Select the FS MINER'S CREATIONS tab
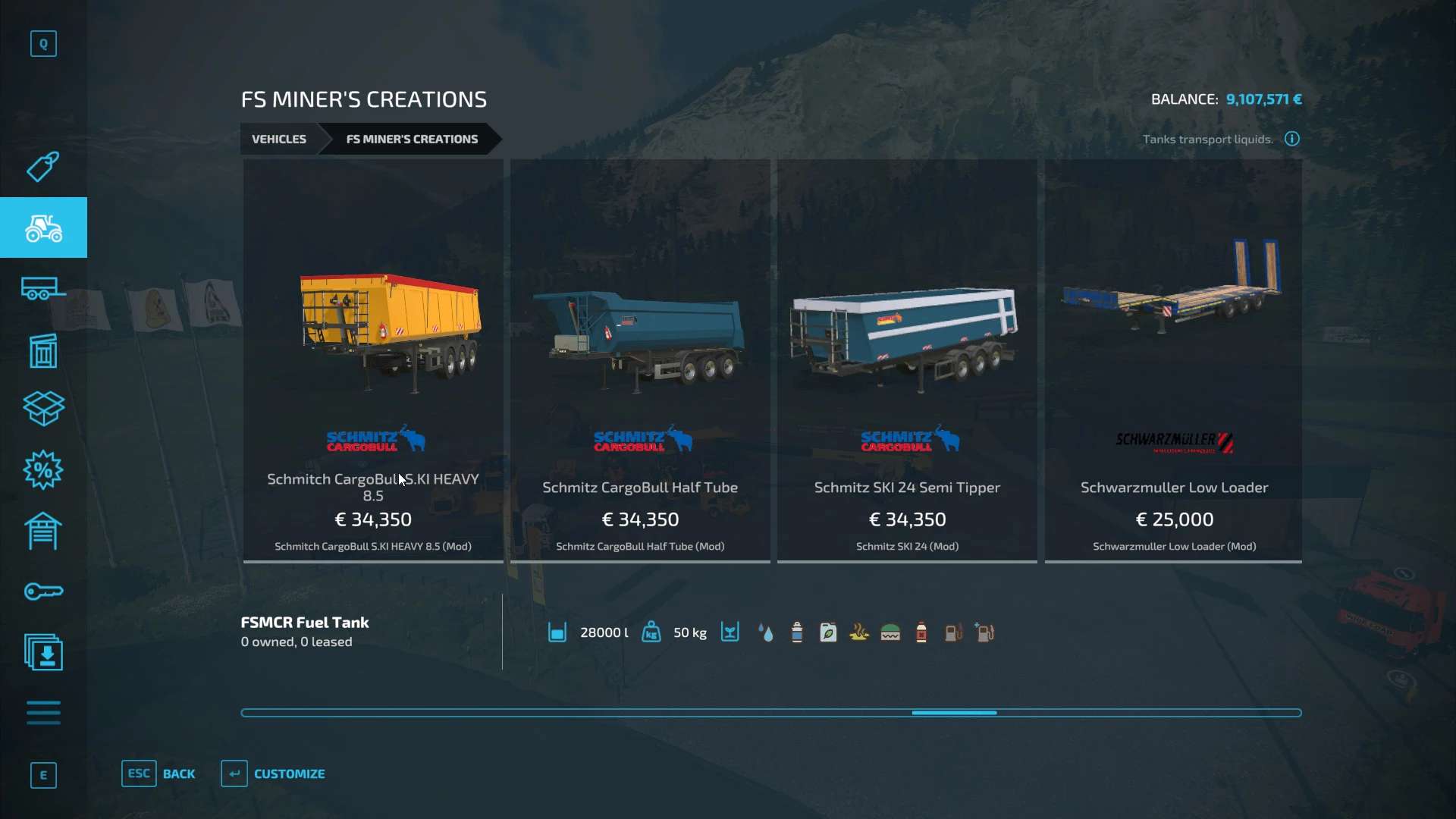This screenshot has width=1456, height=819. click(412, 139)
